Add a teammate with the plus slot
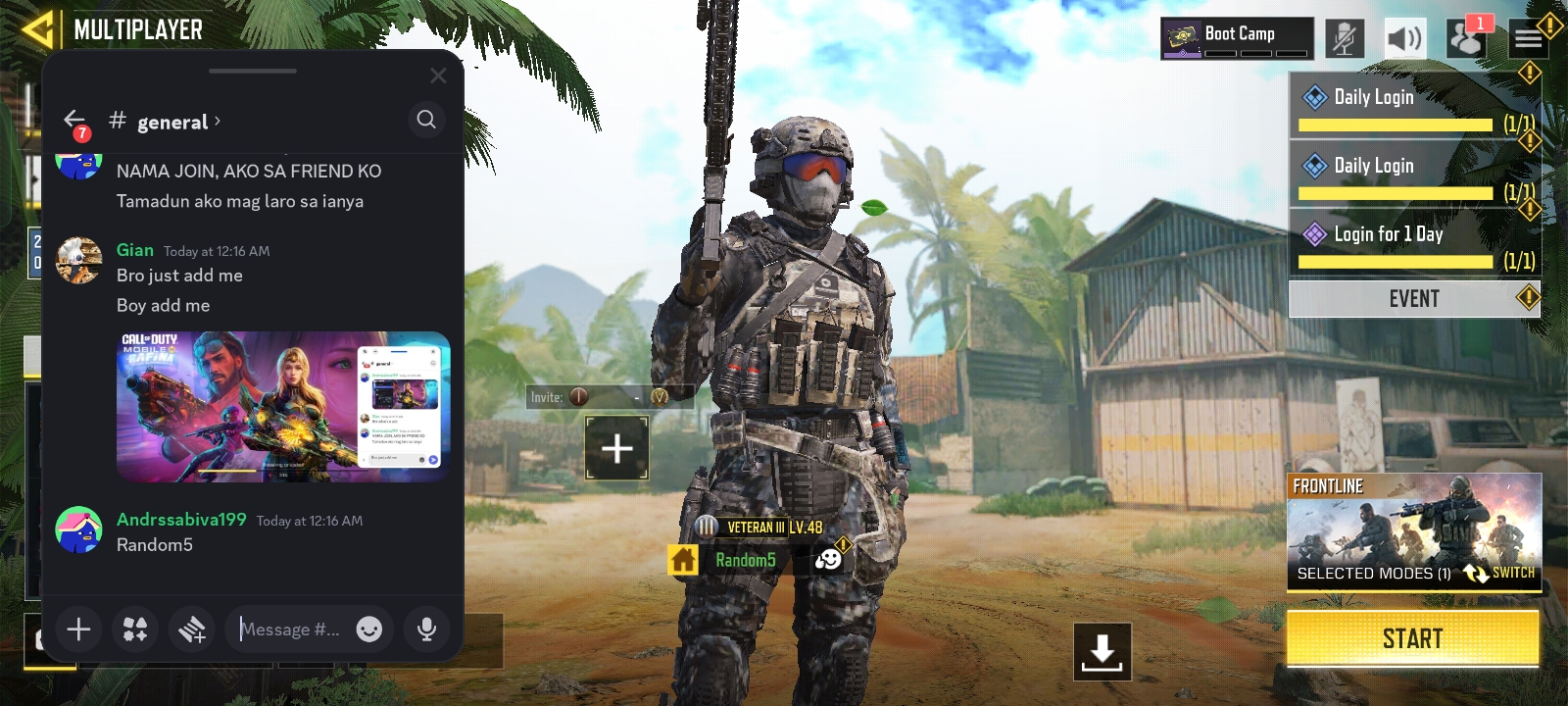Image resolution: width=1568 pixels, height=706 pixels. [616, 449]
